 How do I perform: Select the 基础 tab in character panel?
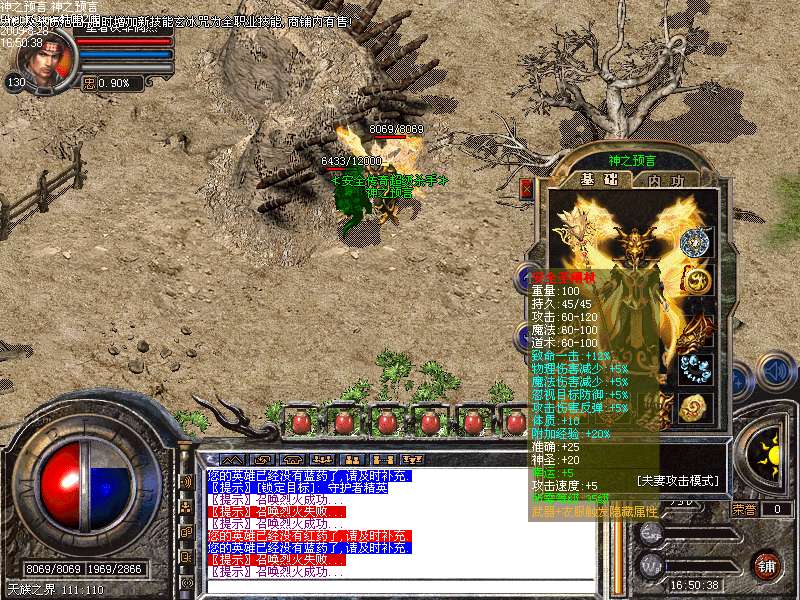pos(599,180)
